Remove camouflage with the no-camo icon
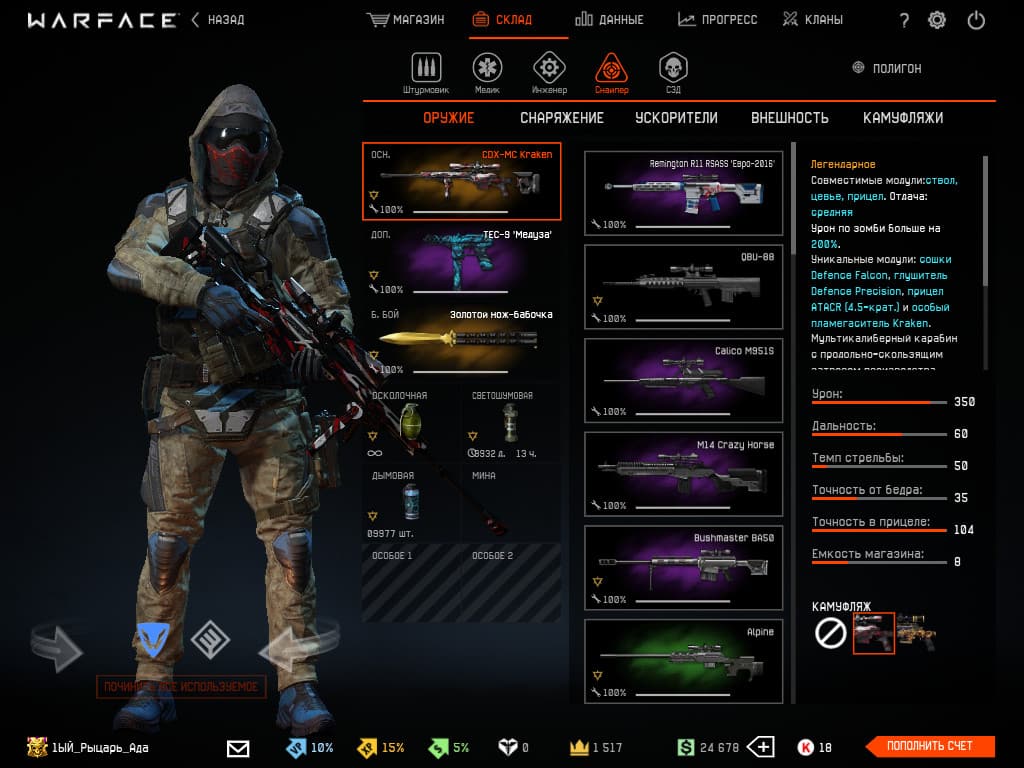 click(831, 633)
